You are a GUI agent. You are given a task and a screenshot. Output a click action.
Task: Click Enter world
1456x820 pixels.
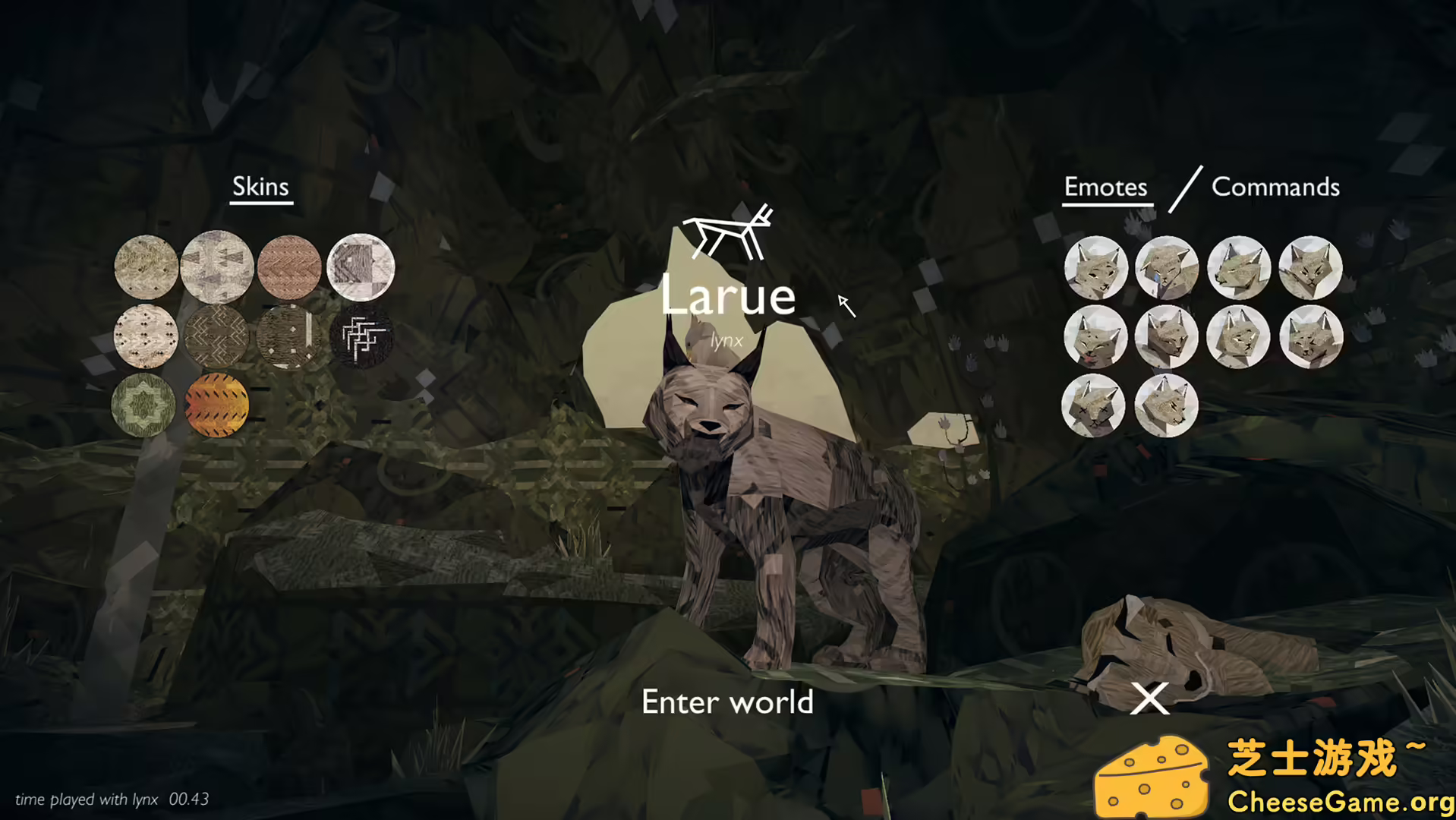727,702
